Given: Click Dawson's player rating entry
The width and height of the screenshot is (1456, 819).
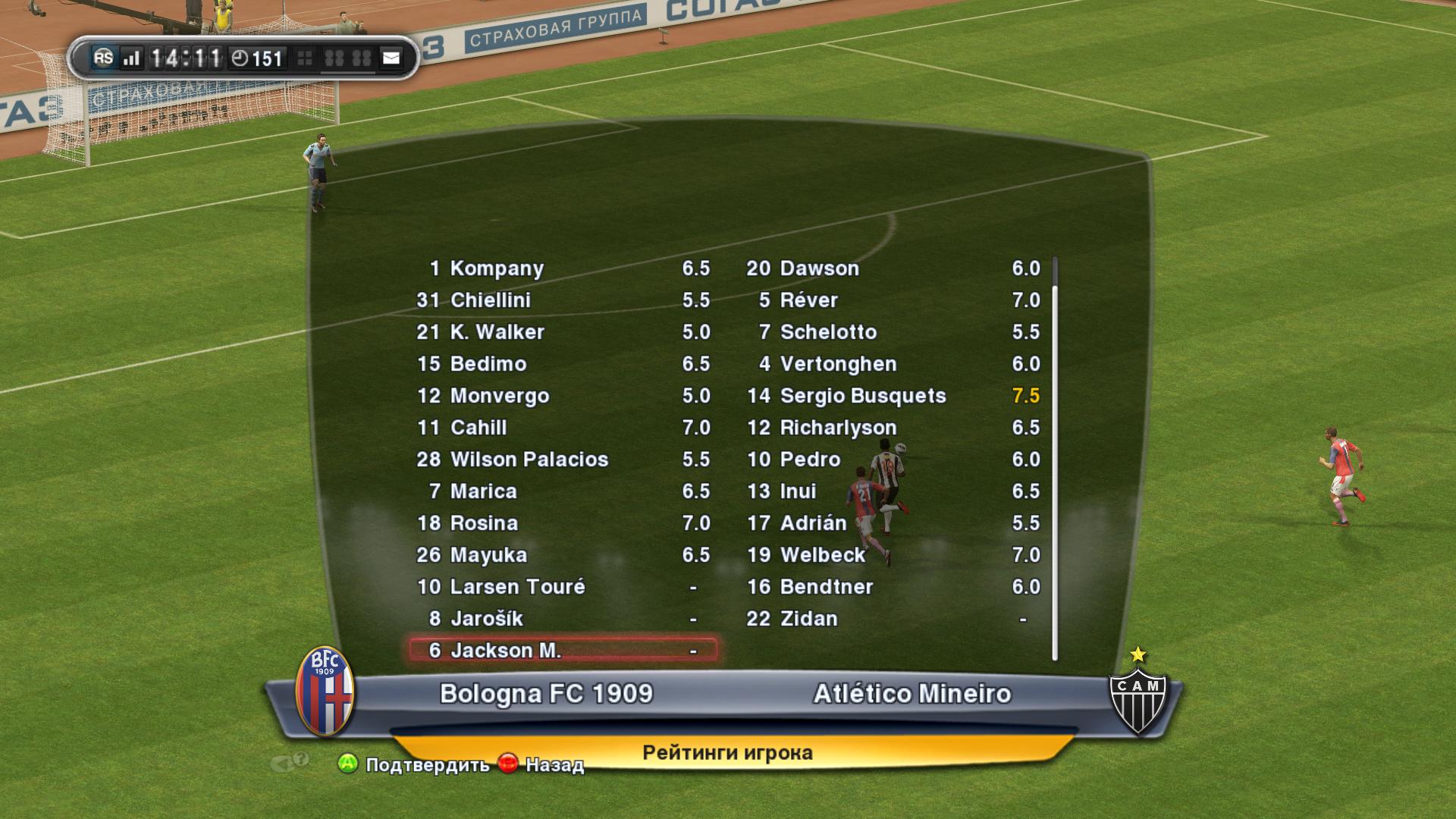Looking at the screenshot, I should click(x=892, y=268).
